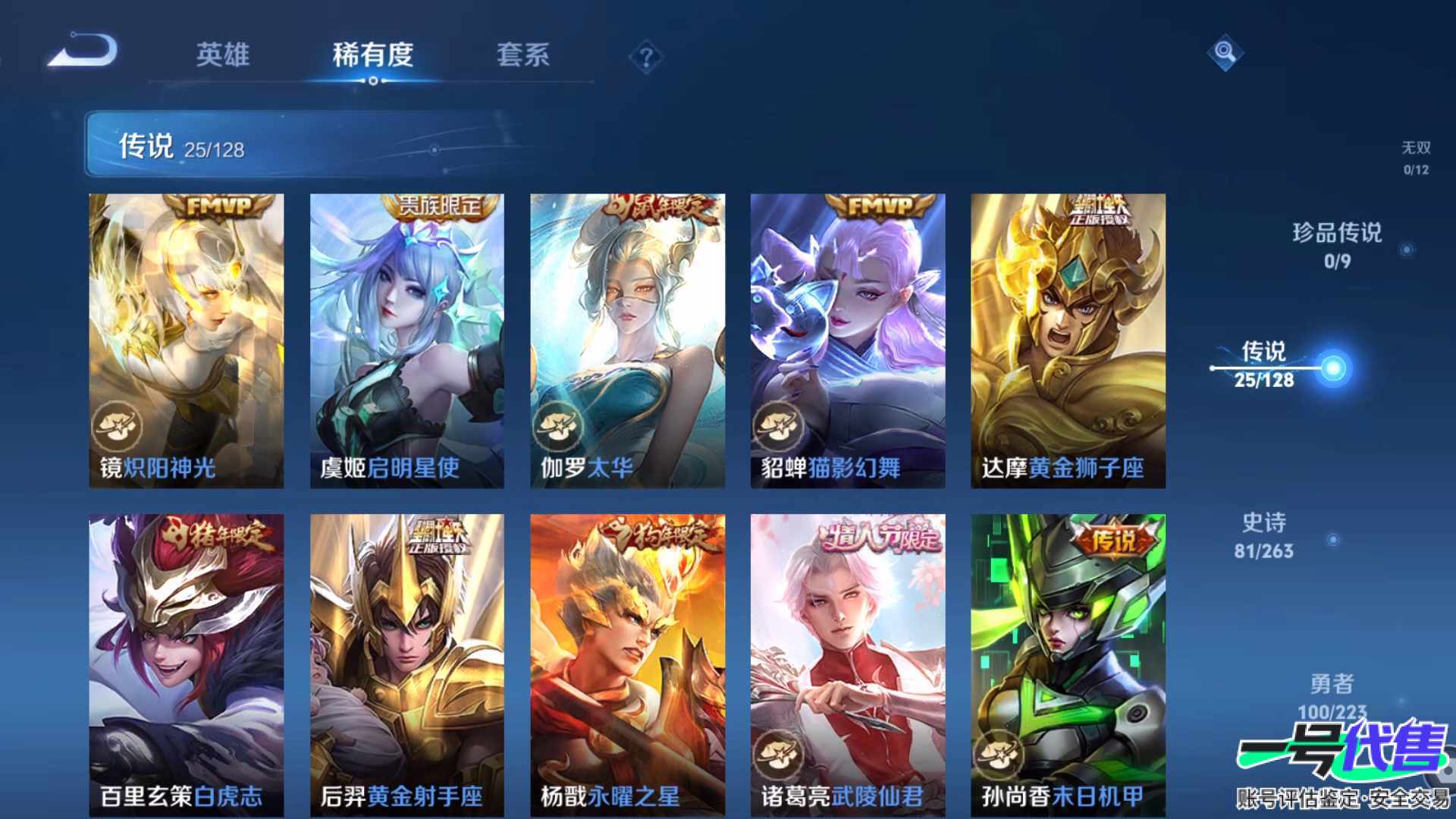Choose the 虞姬 启明星使 skin card
This screenshot has height=819, width=1456.
(407, 340)
